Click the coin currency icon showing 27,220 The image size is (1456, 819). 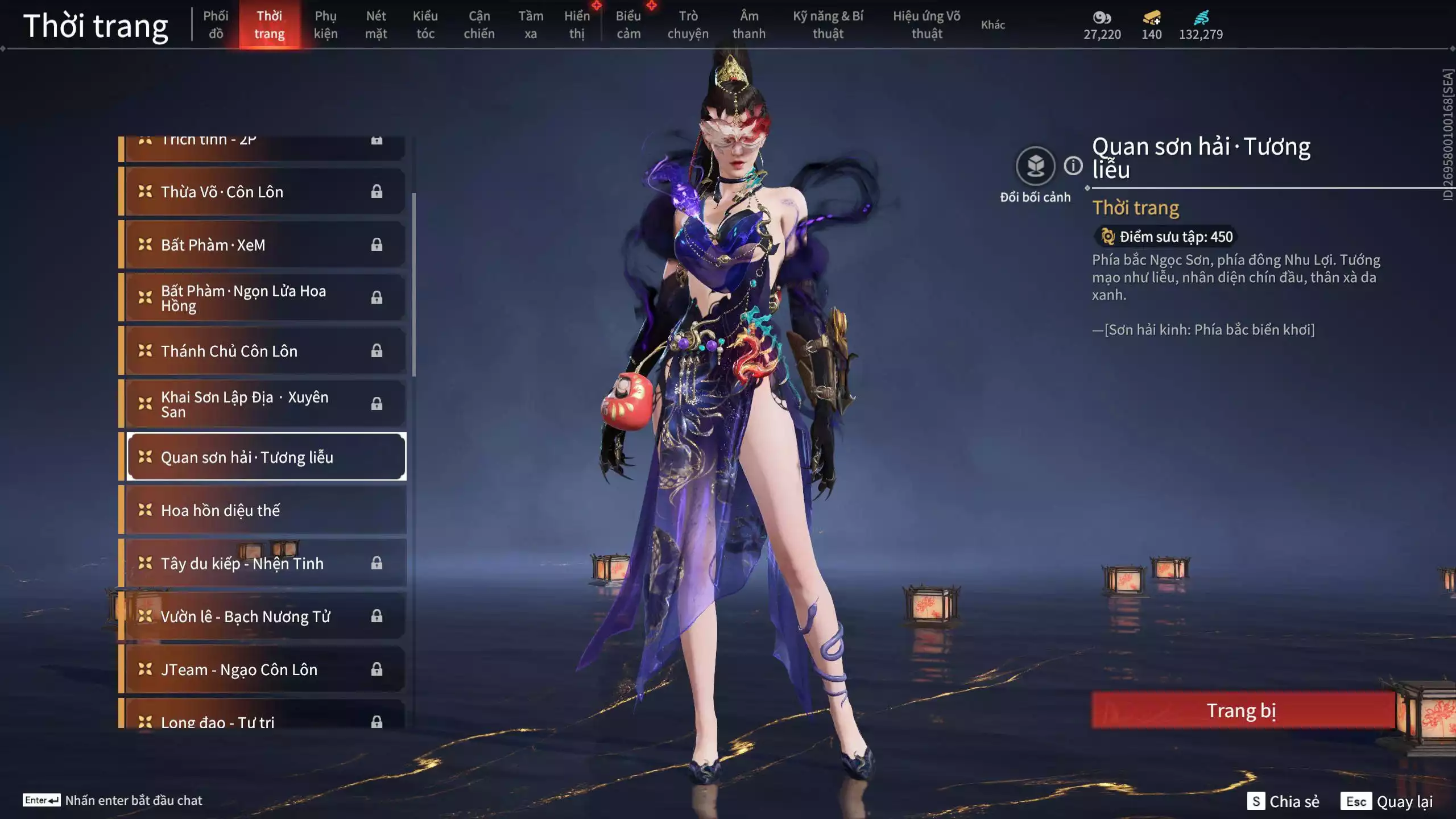1102,18
